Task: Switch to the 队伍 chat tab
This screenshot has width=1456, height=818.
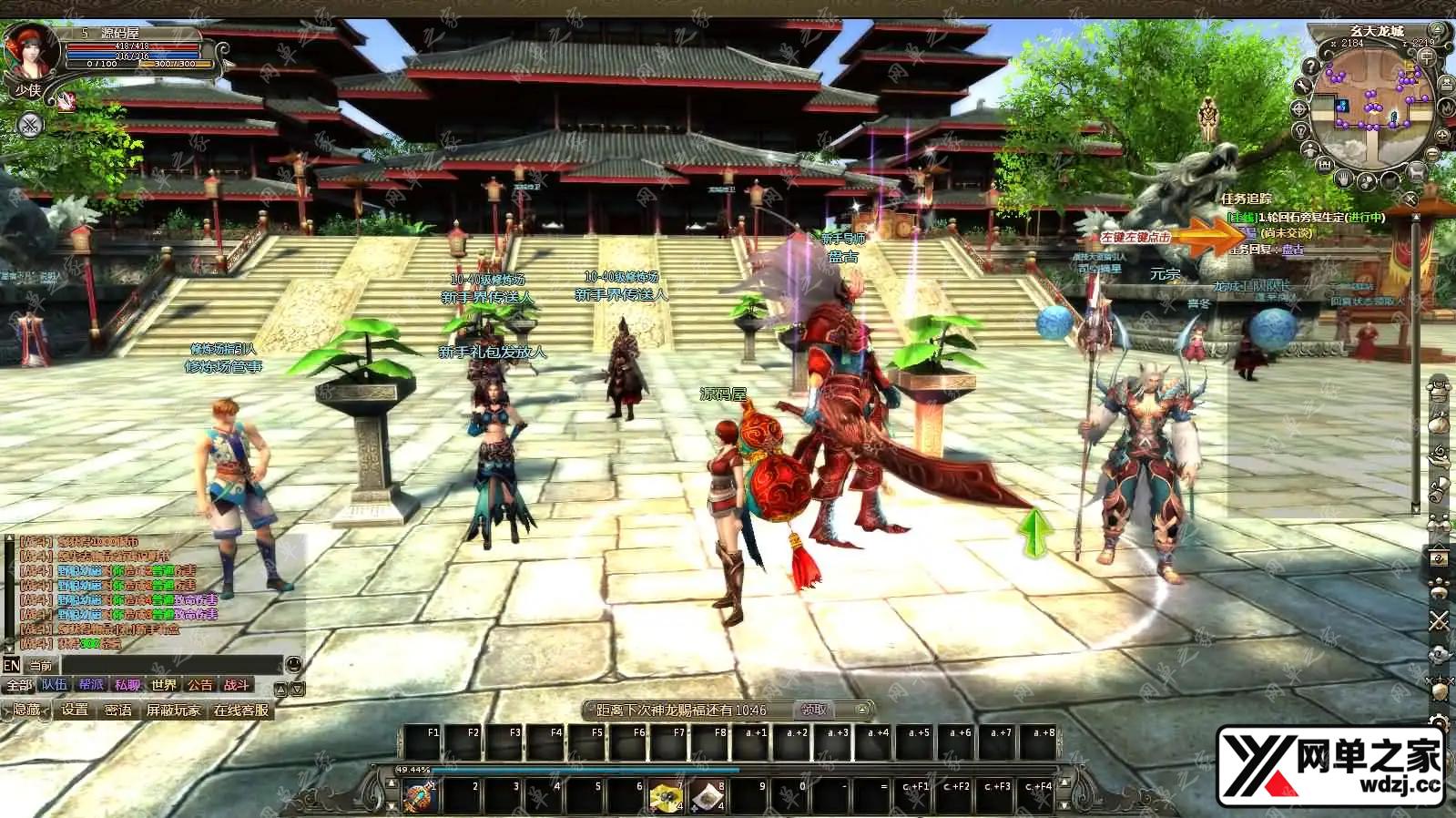Action: (x=55, y=685)
